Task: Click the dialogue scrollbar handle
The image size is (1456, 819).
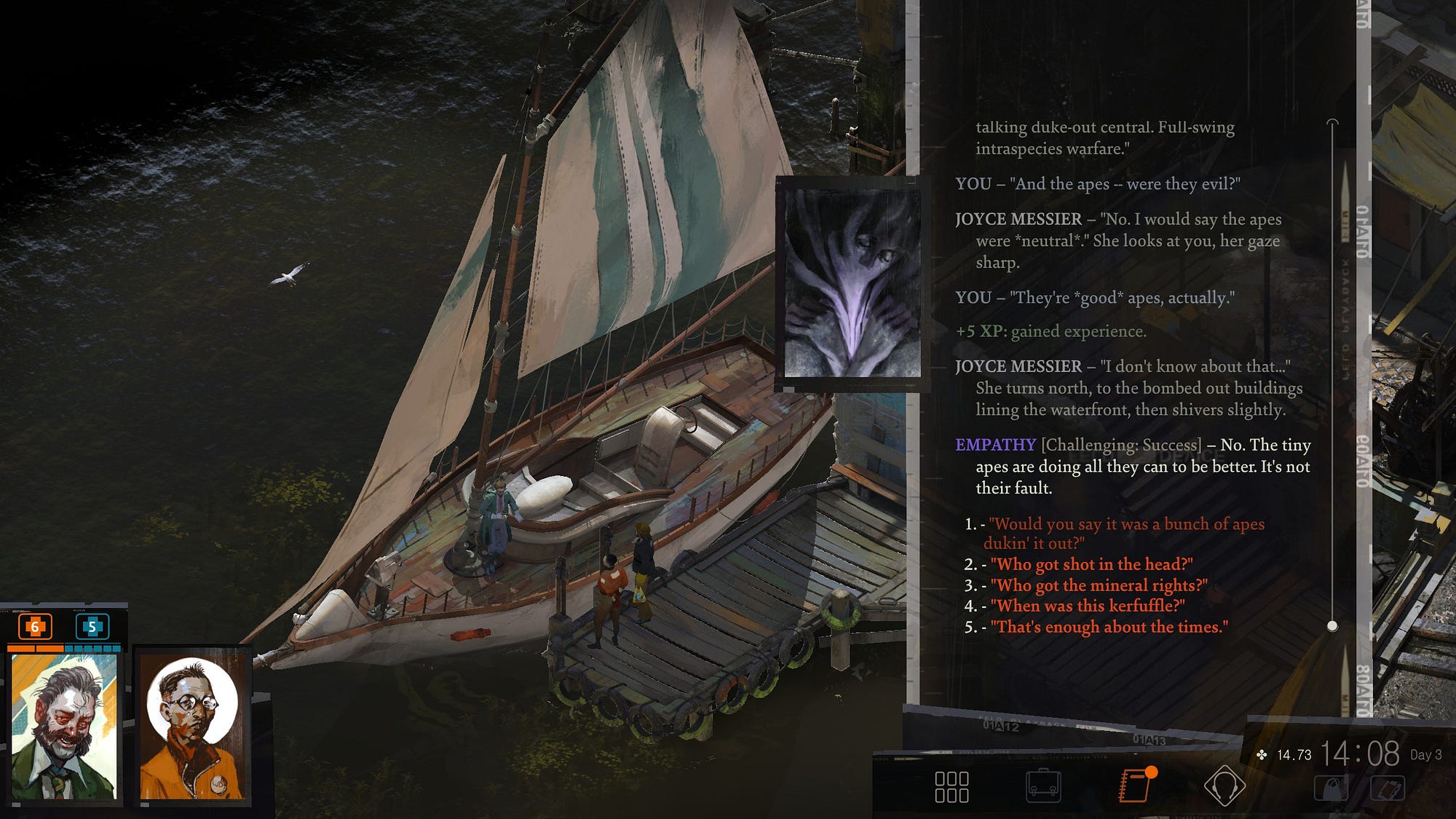Action: (x=1332, y=626)
